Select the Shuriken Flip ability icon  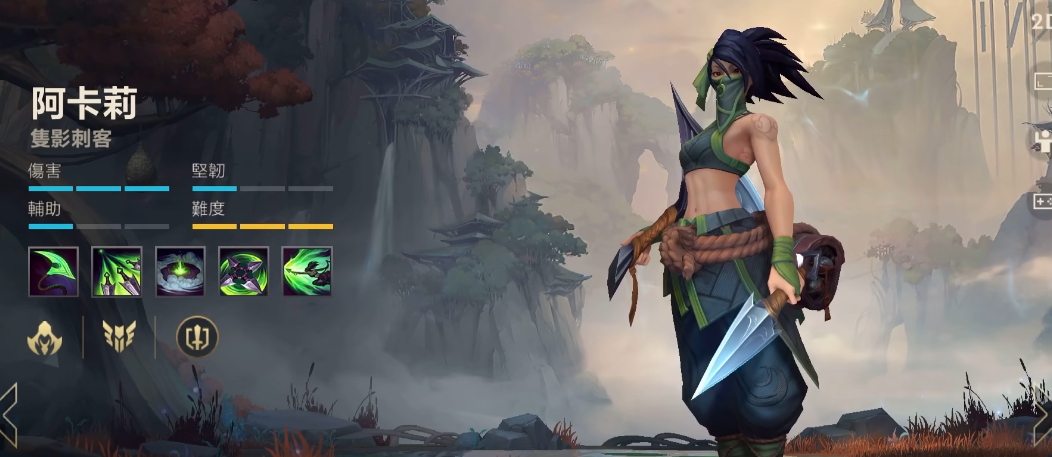[243, 271]
